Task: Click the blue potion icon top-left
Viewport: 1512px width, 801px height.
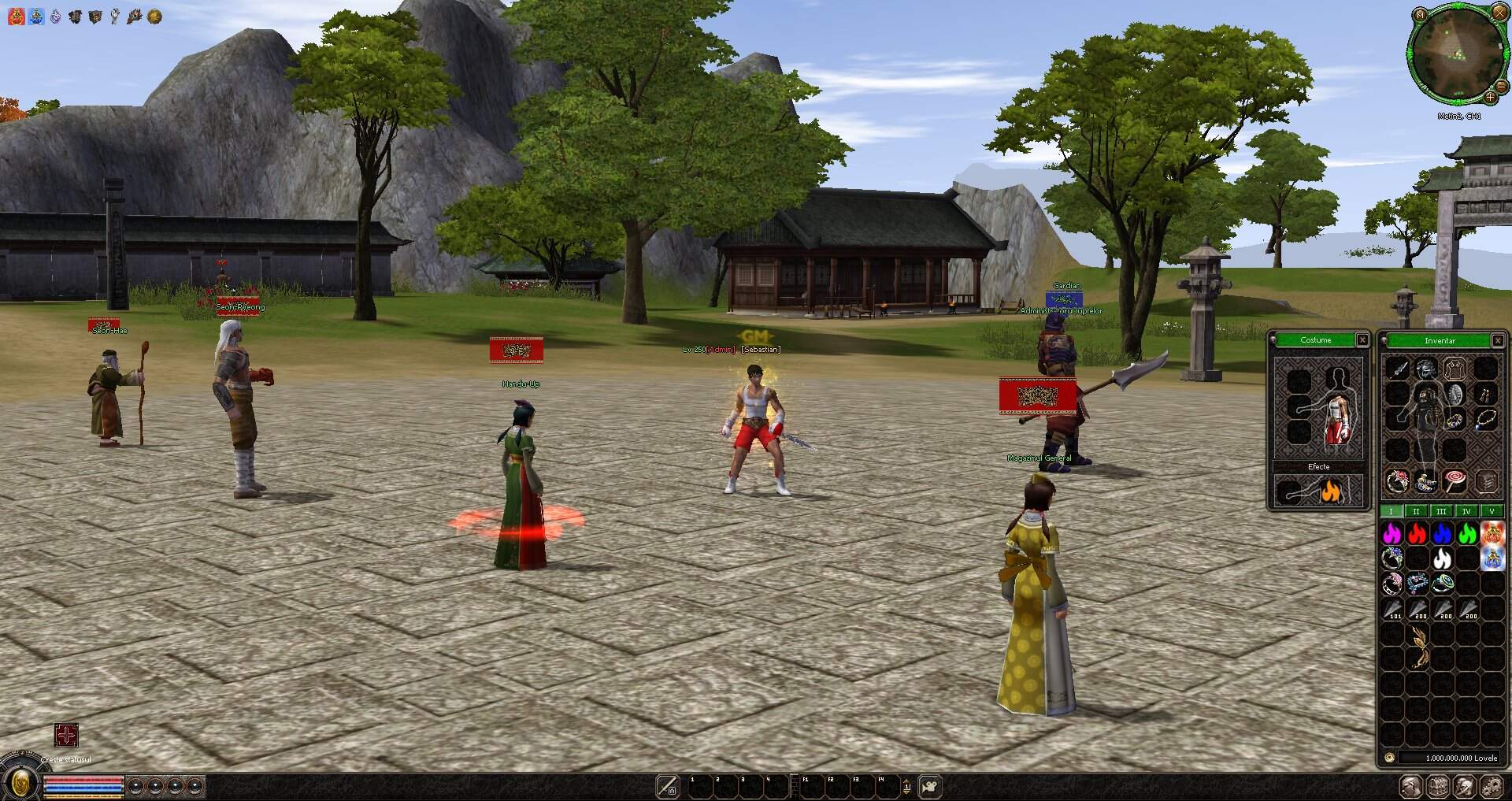Action: pyautogui.click(x=36, y=16)
